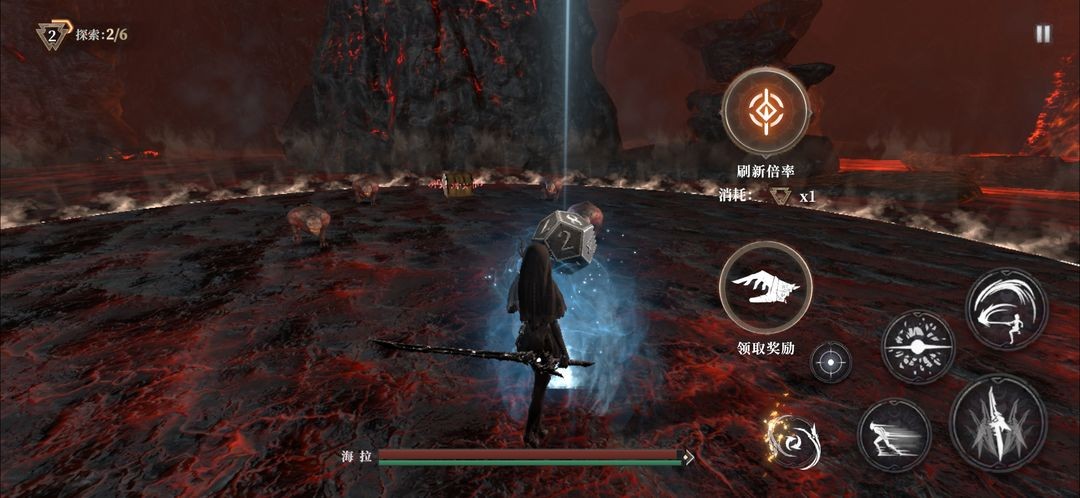Viewport: 1080px width, 498px height.
Task: Toggle the crosshair target lock icon
Action: [x=830, y=362]
